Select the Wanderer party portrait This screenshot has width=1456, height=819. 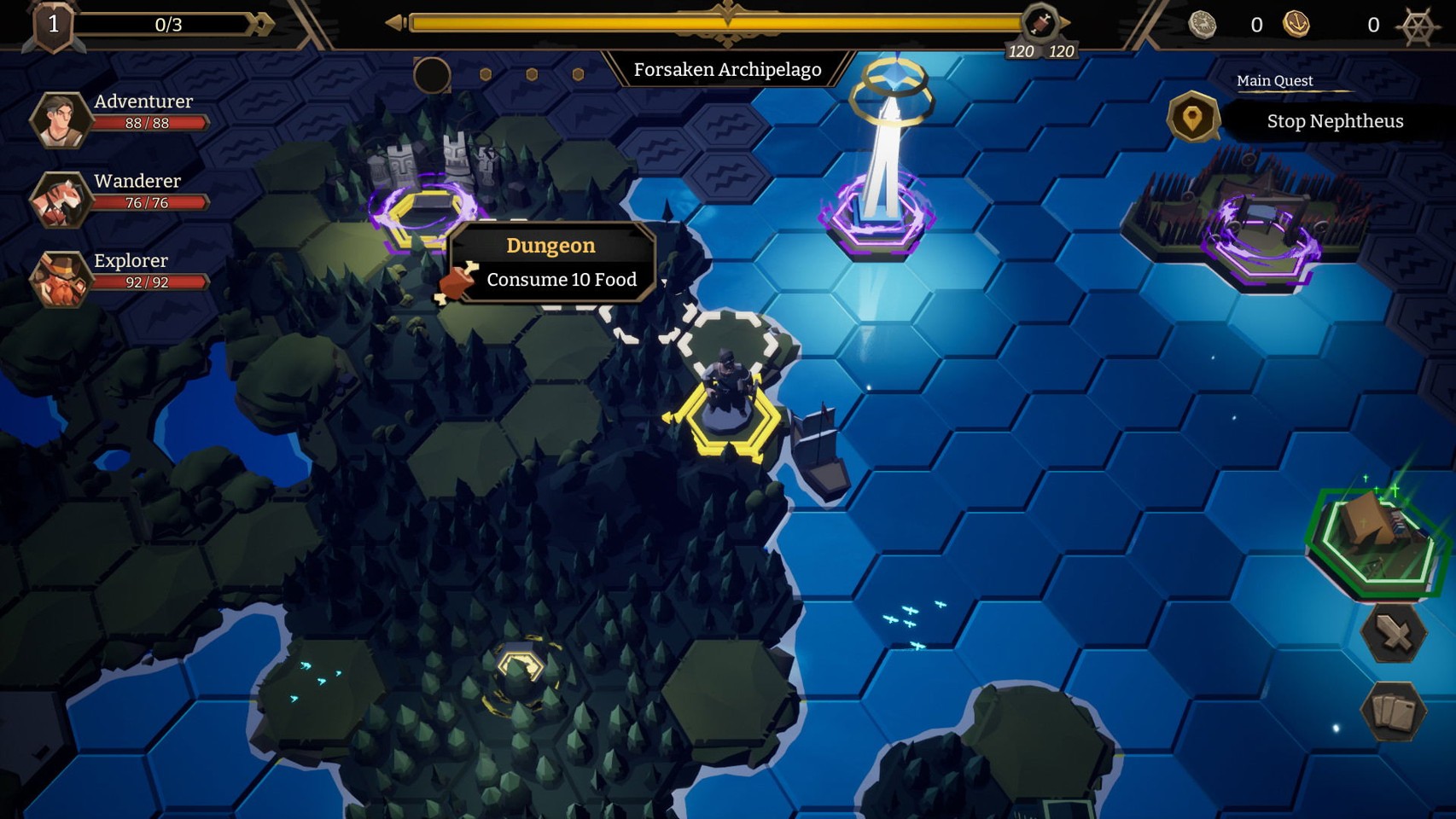(59, 200)
